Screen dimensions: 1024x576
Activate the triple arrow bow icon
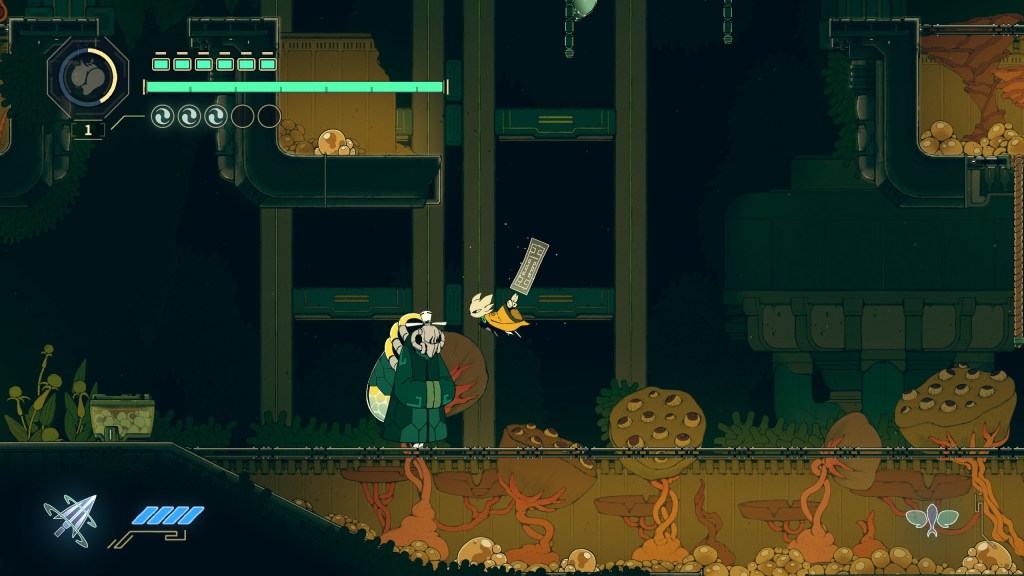70,516
